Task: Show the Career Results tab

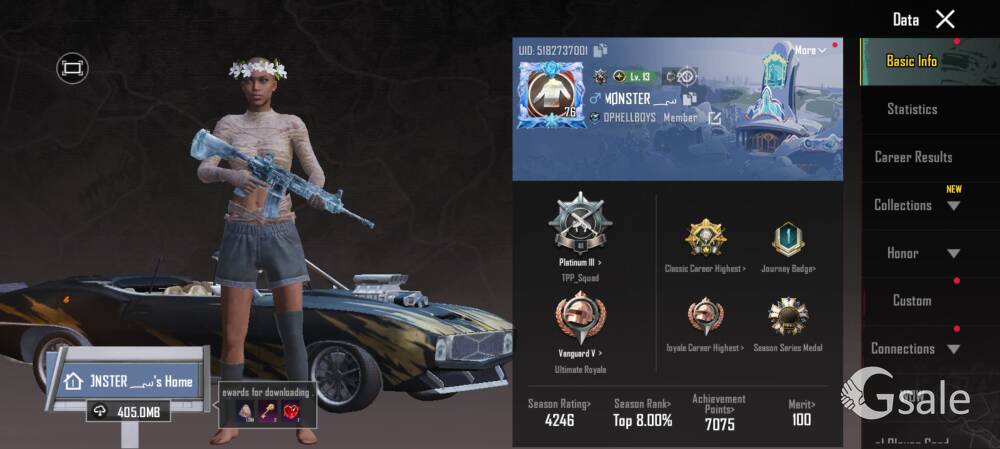Action: [913, 157]
